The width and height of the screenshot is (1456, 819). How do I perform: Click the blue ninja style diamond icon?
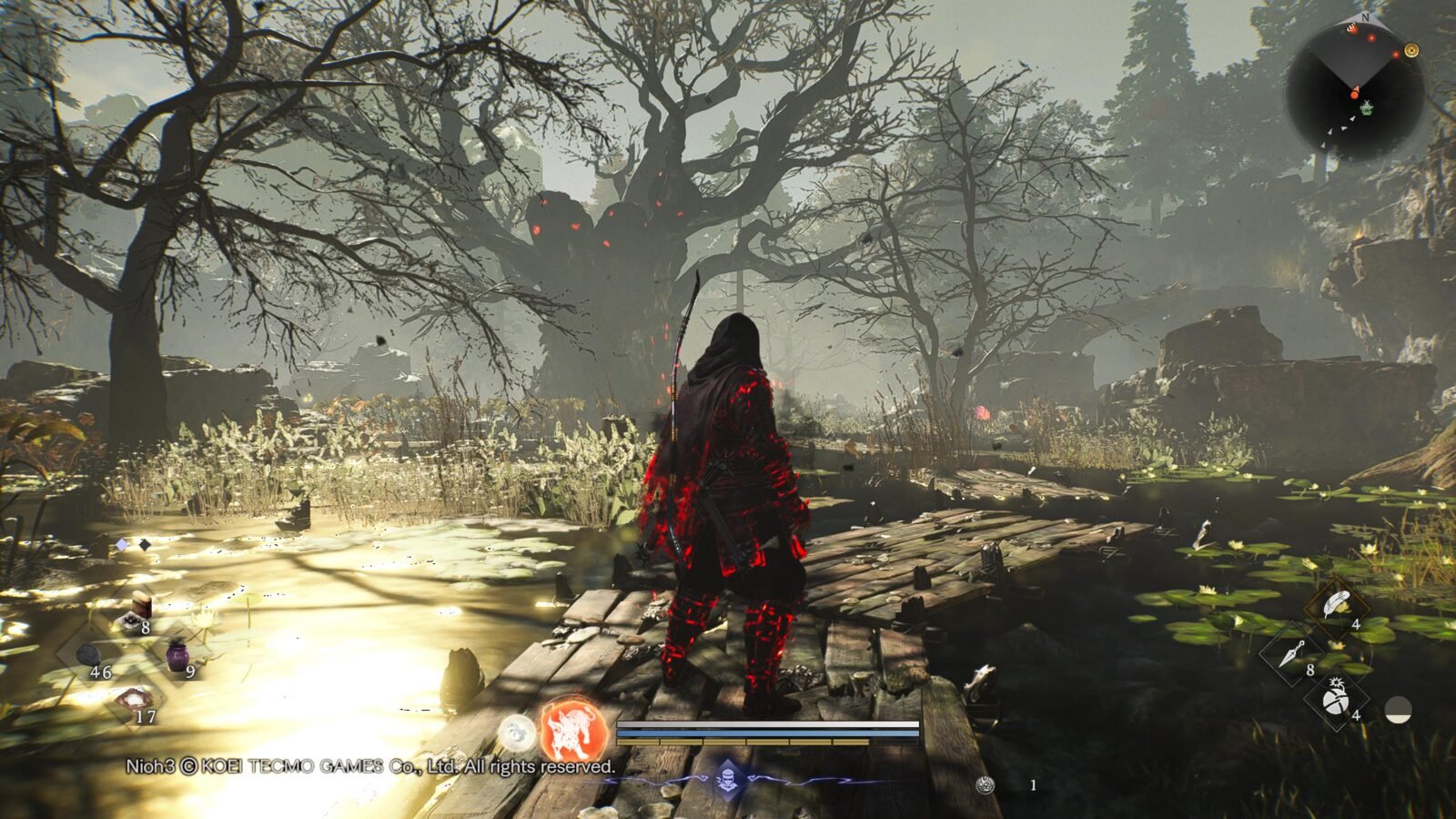(726, 778)
